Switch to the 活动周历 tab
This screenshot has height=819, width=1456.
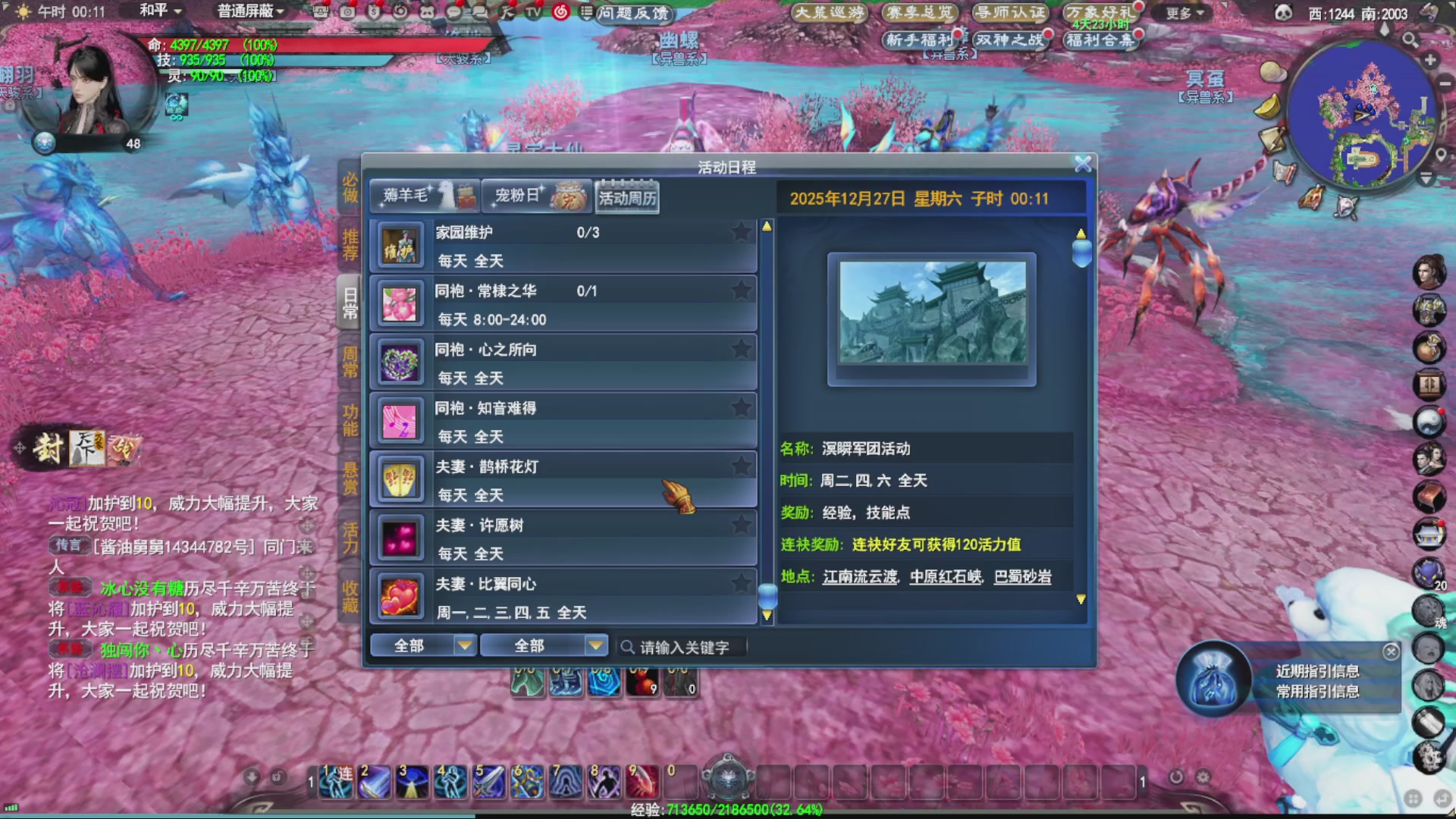[x=626, y=196]
